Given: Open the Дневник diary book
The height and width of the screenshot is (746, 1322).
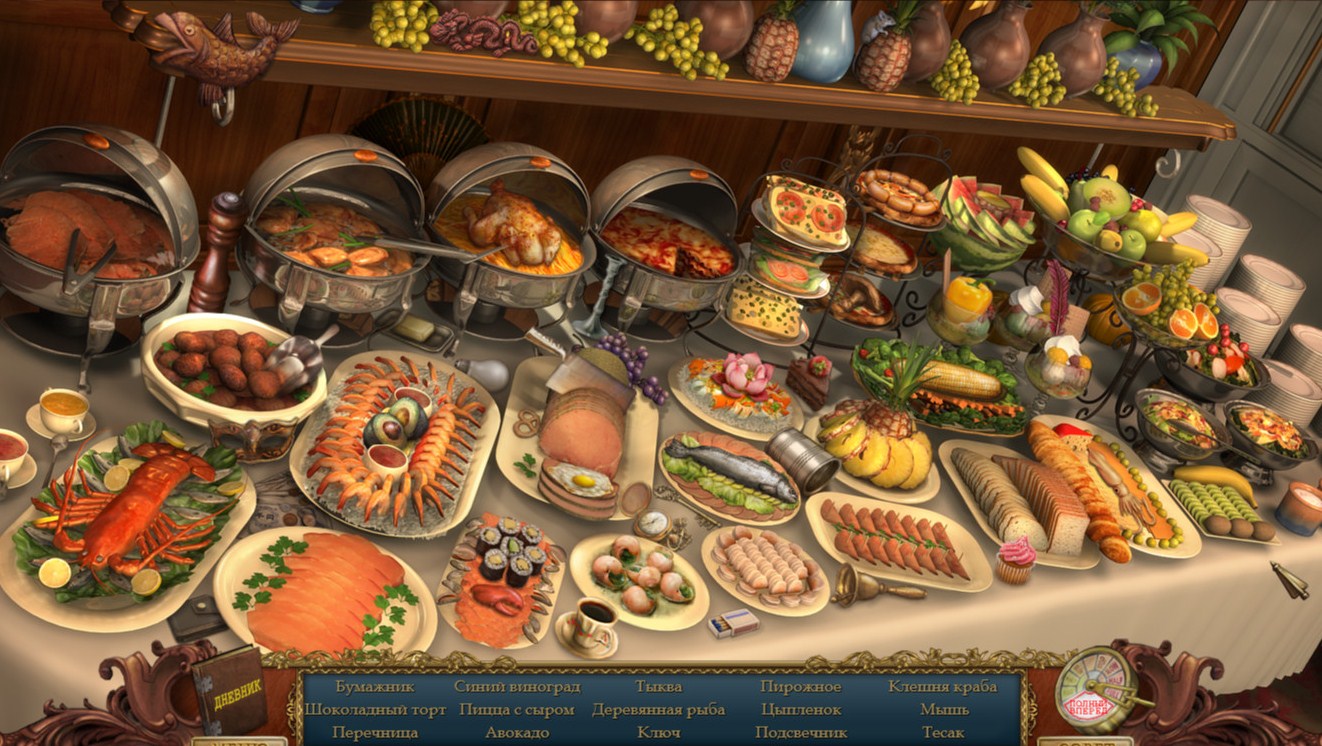Looking at the screenshot, I should pos(230,690).
